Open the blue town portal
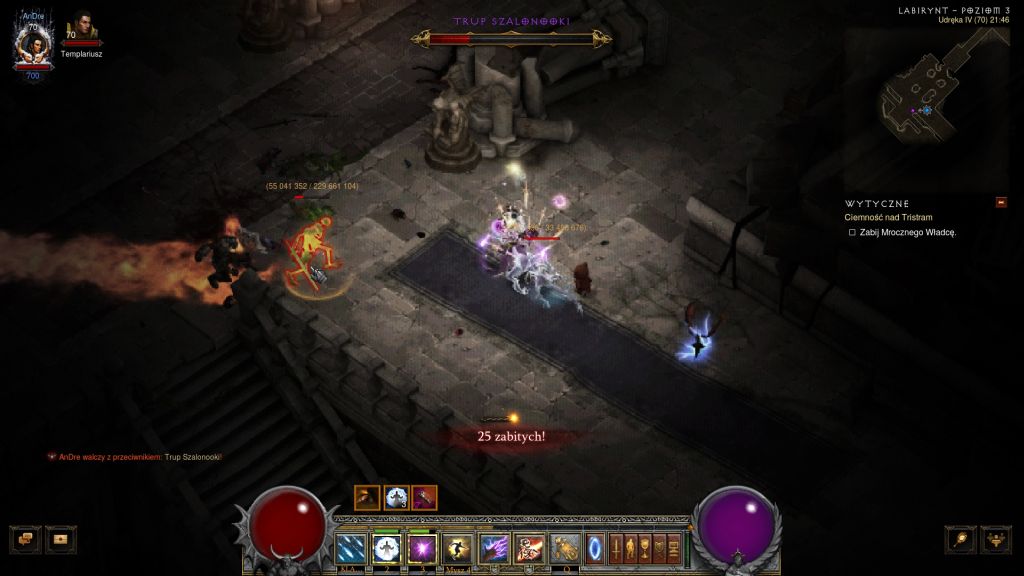The image size is (1024, 576). (x=595, y=548)
